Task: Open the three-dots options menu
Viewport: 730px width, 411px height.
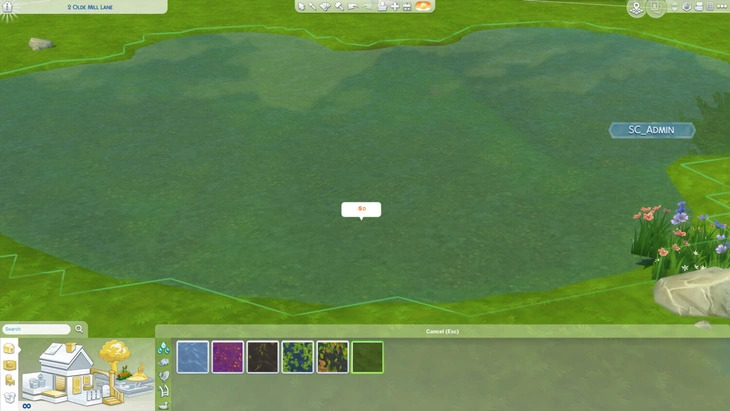Action: (x=721, y=6)
